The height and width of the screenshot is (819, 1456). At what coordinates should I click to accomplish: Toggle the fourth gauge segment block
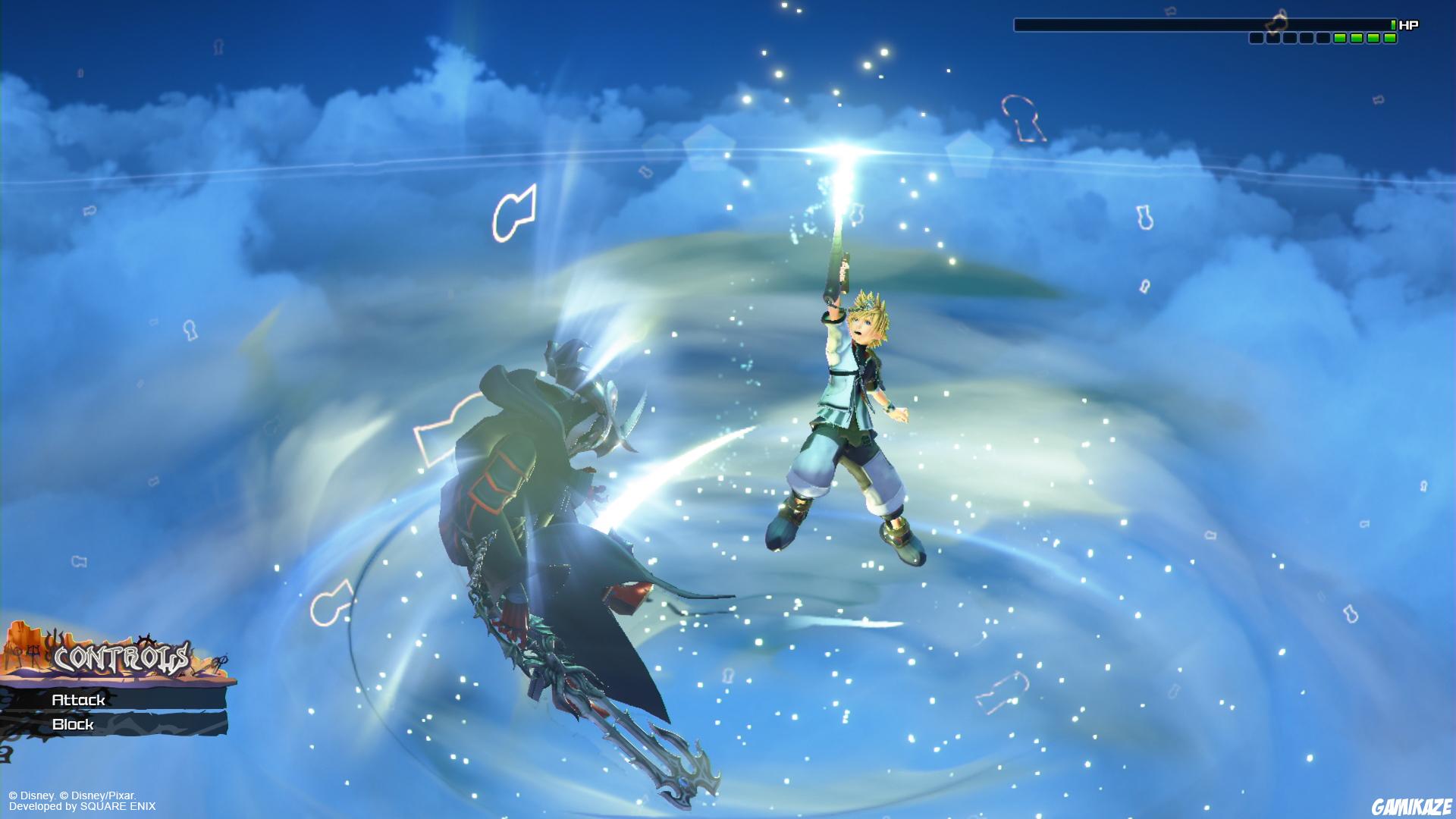[1305, 36]
